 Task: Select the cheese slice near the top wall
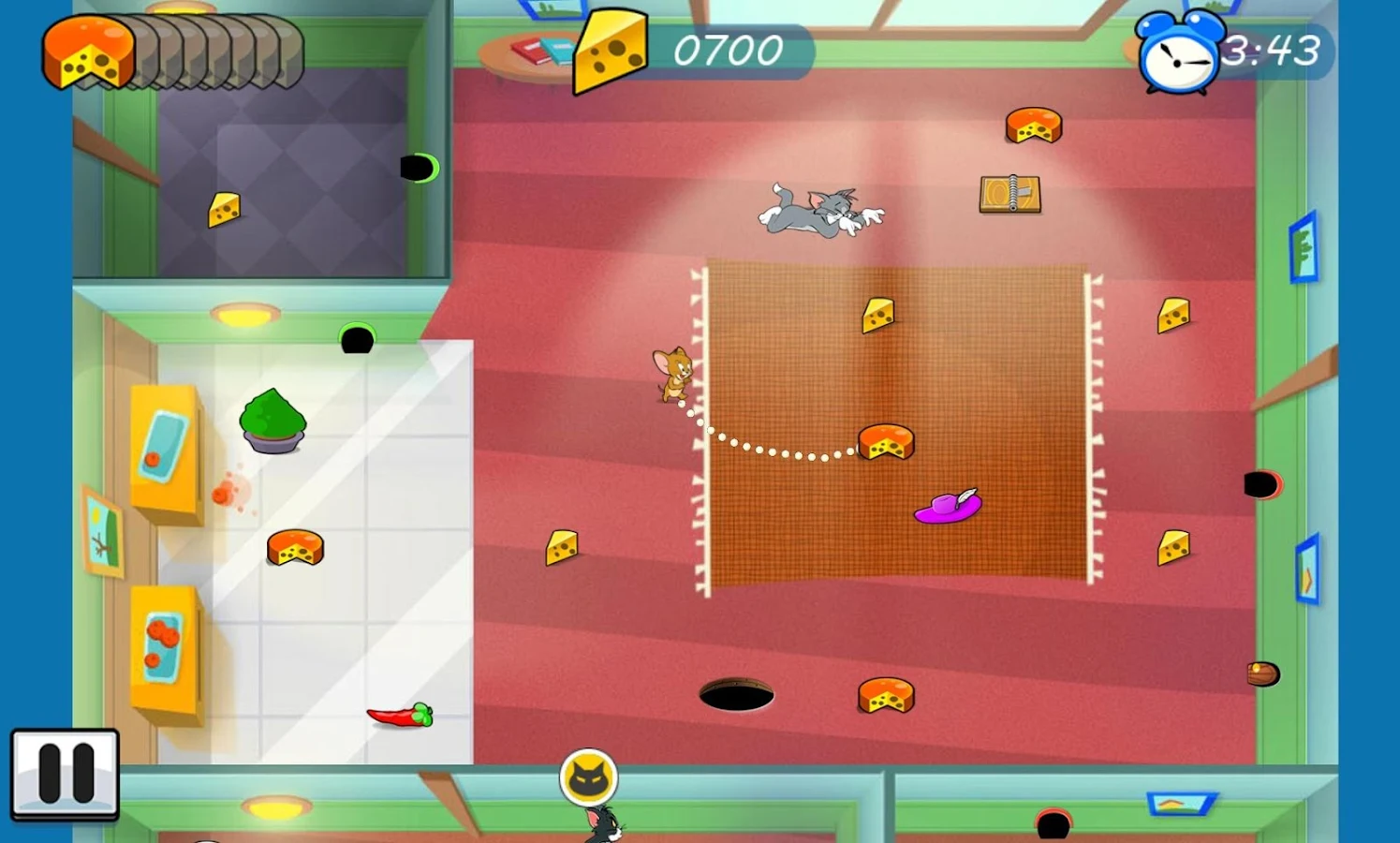879,315
